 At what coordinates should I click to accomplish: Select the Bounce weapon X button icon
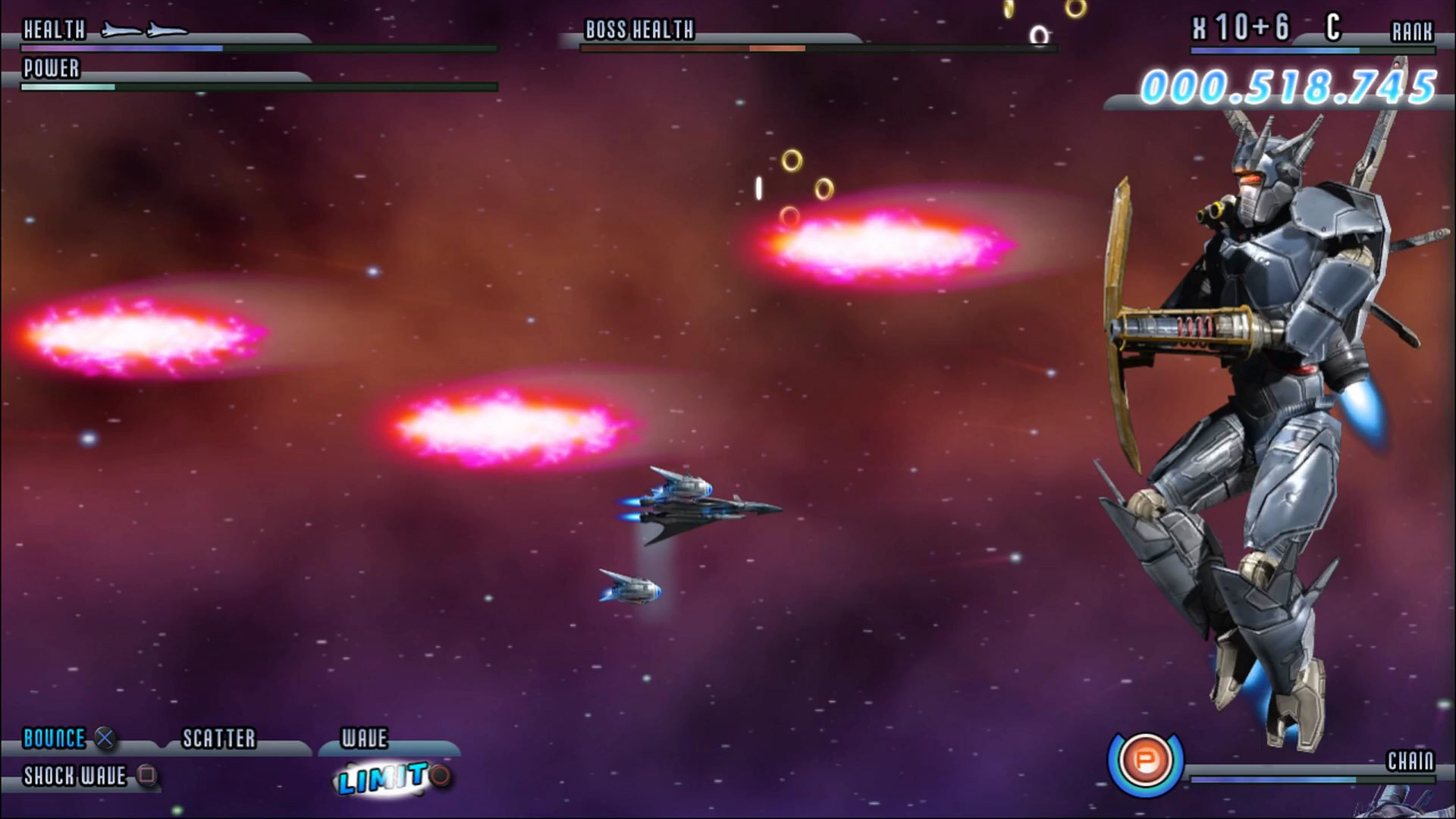[106, 737]
